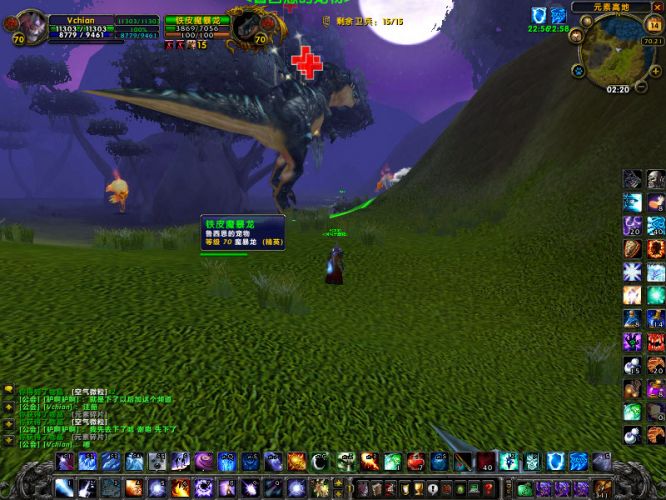Use the red potion on the action bar

(415, 461)
